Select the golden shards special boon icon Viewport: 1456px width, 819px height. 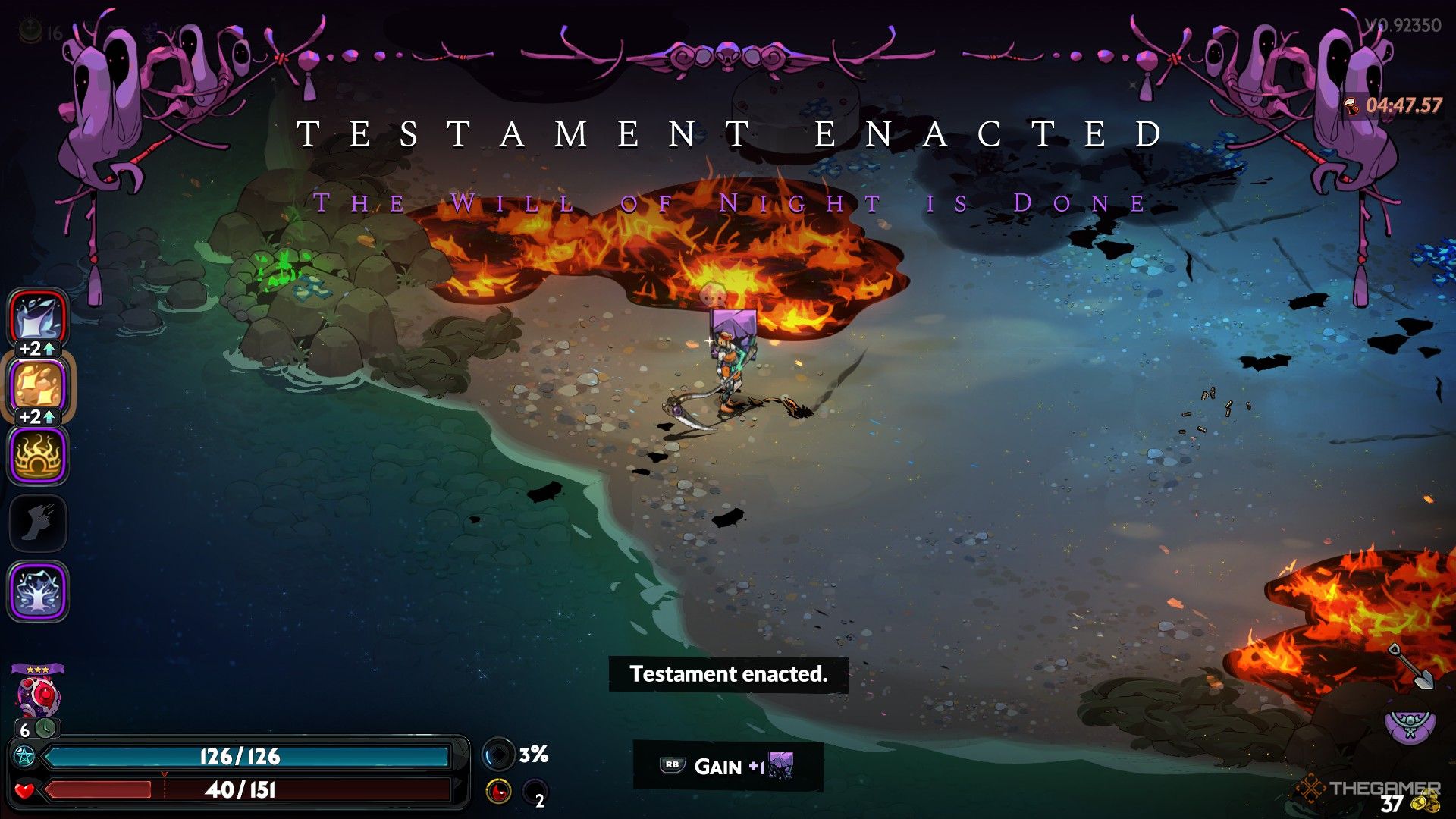(38, 386)
